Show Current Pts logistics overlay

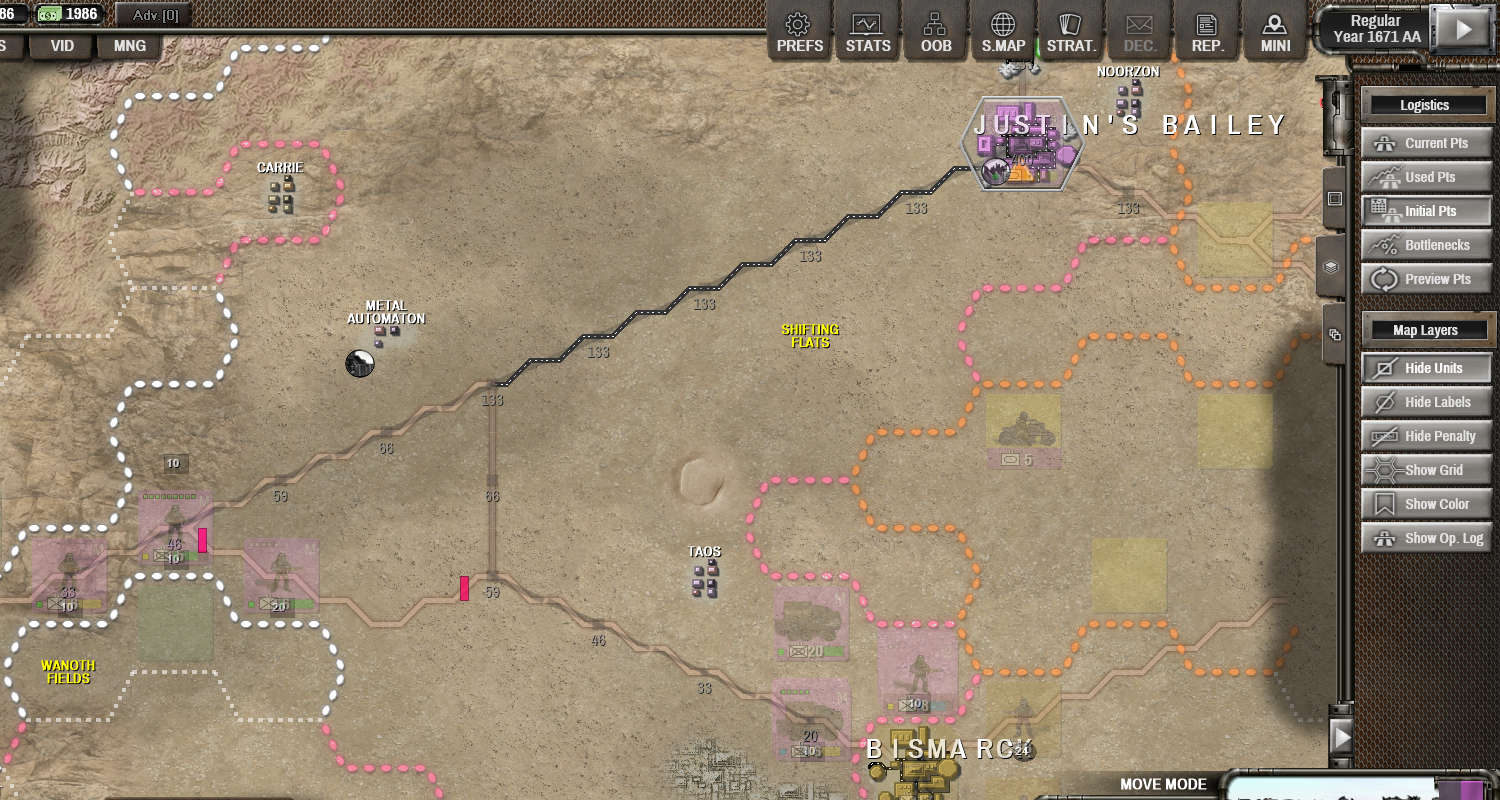[x=1425, y=143]
